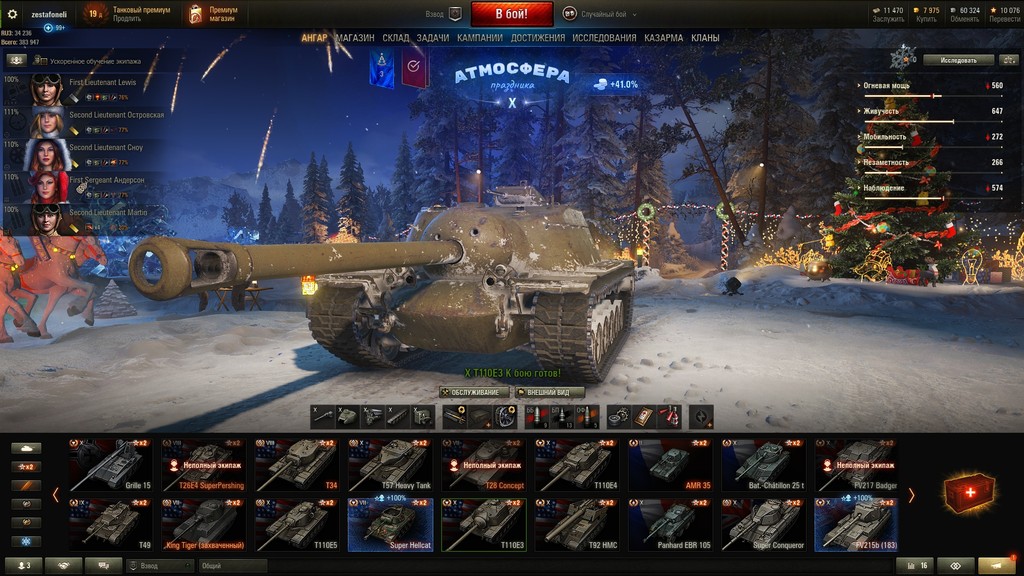Open the Внешний вид customization
Screen dimensions: 1024x576
click(549, 392)
